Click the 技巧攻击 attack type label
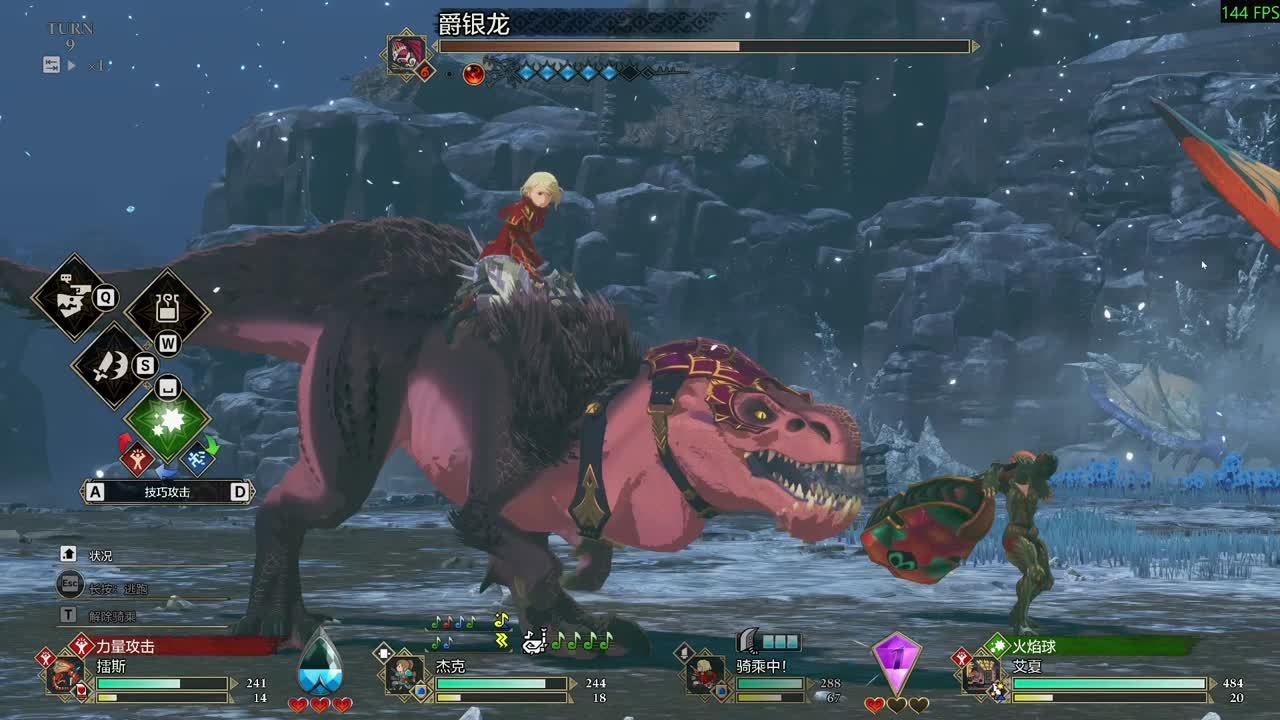 [x=167, y=492]
